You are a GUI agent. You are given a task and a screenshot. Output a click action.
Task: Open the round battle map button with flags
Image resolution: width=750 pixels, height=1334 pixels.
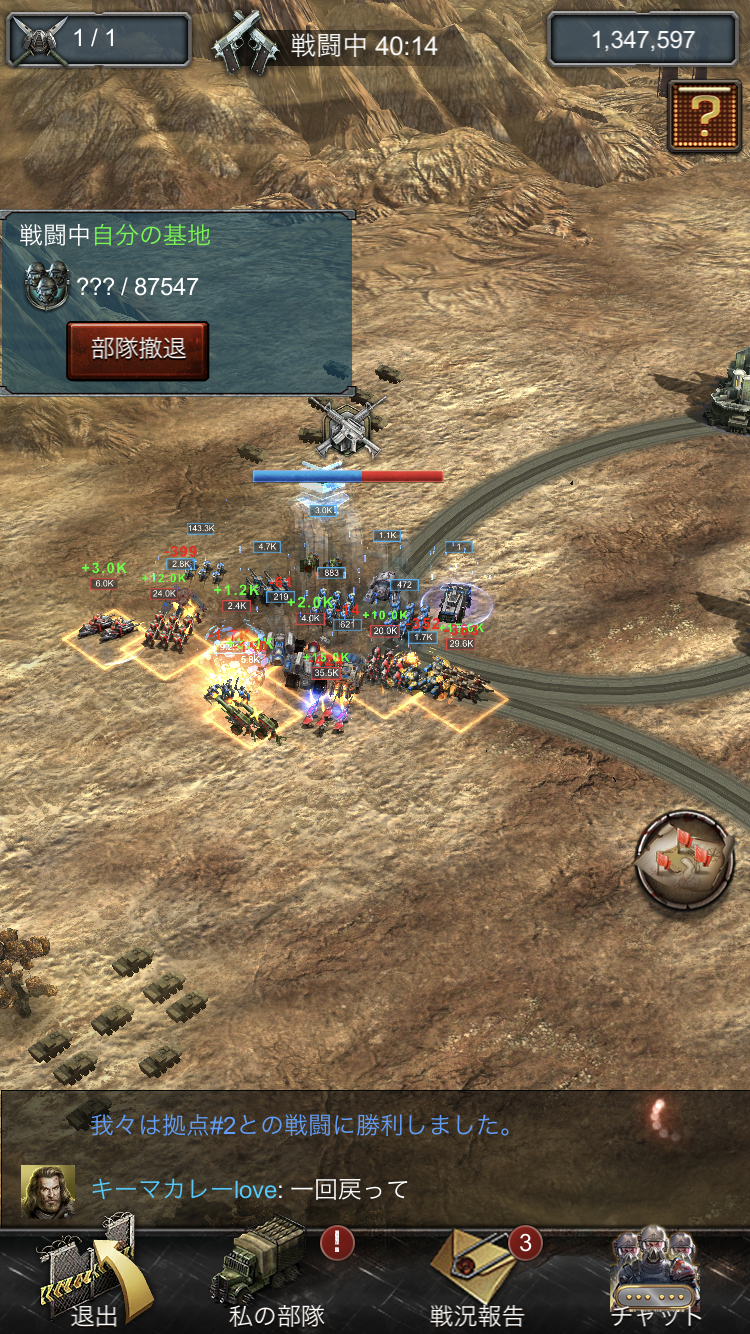point(684,861)
